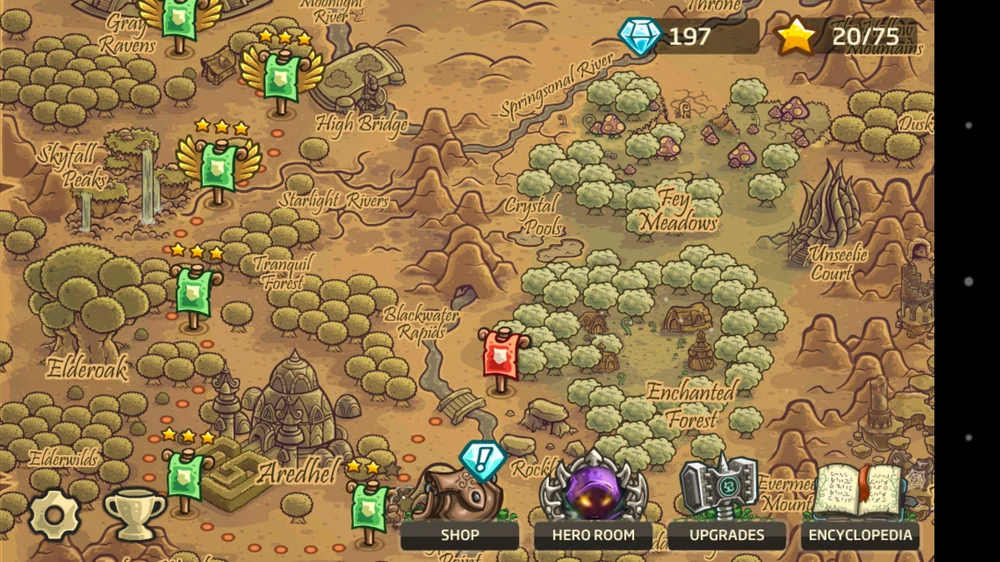View achievements via the trophy icon
Image resolution: width=1000 pixels, height=562 pixels.
click(134, 513)
